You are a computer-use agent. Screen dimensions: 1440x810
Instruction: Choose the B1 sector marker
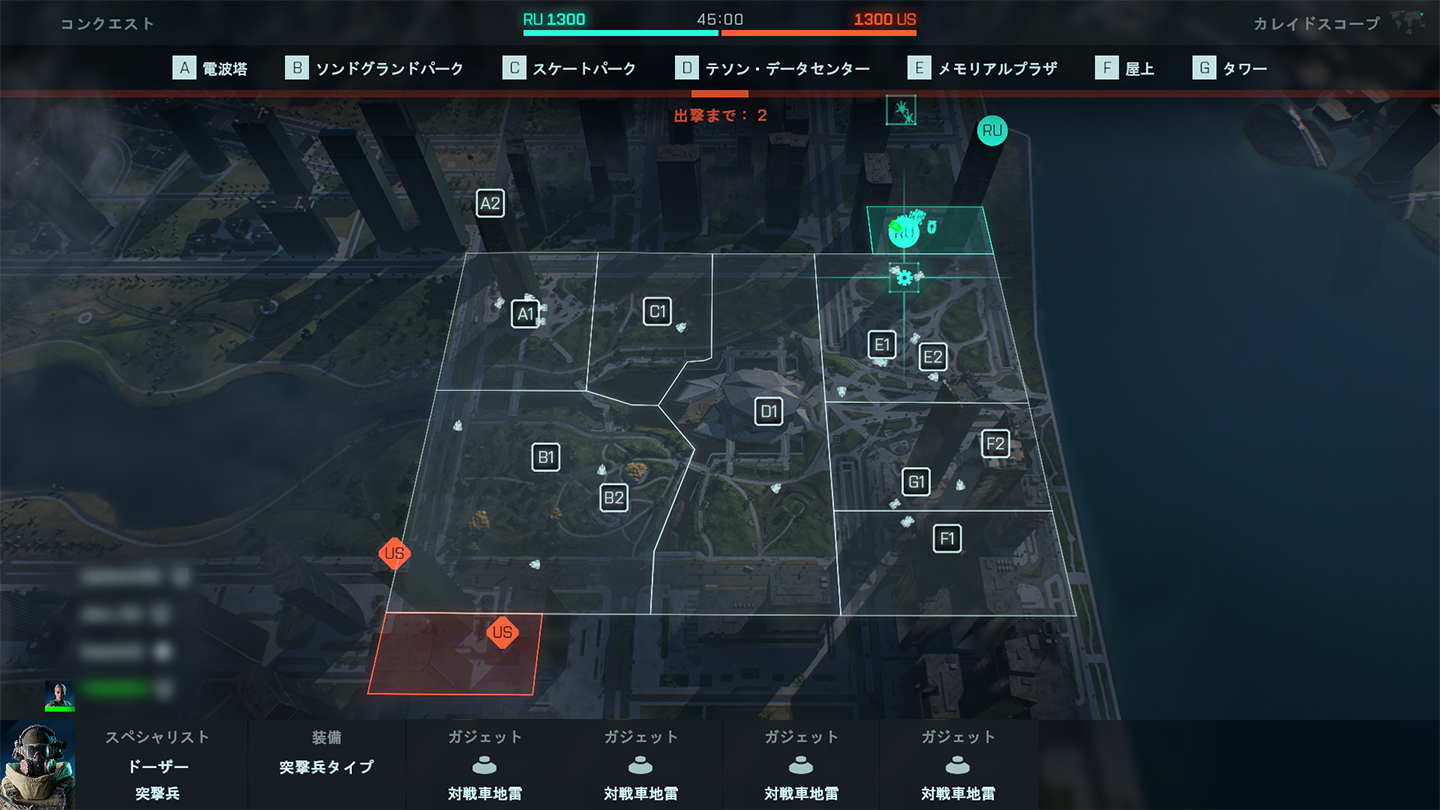coord(546,458)
